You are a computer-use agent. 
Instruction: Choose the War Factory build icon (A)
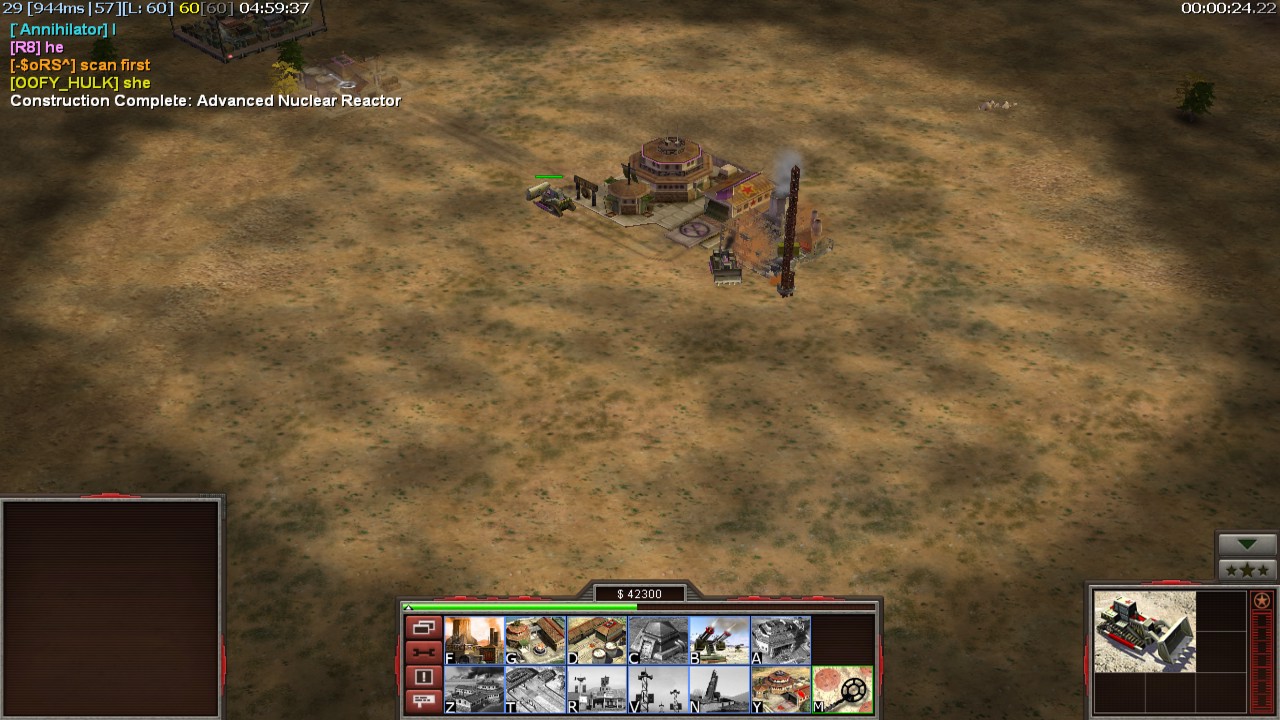(781, 640)
